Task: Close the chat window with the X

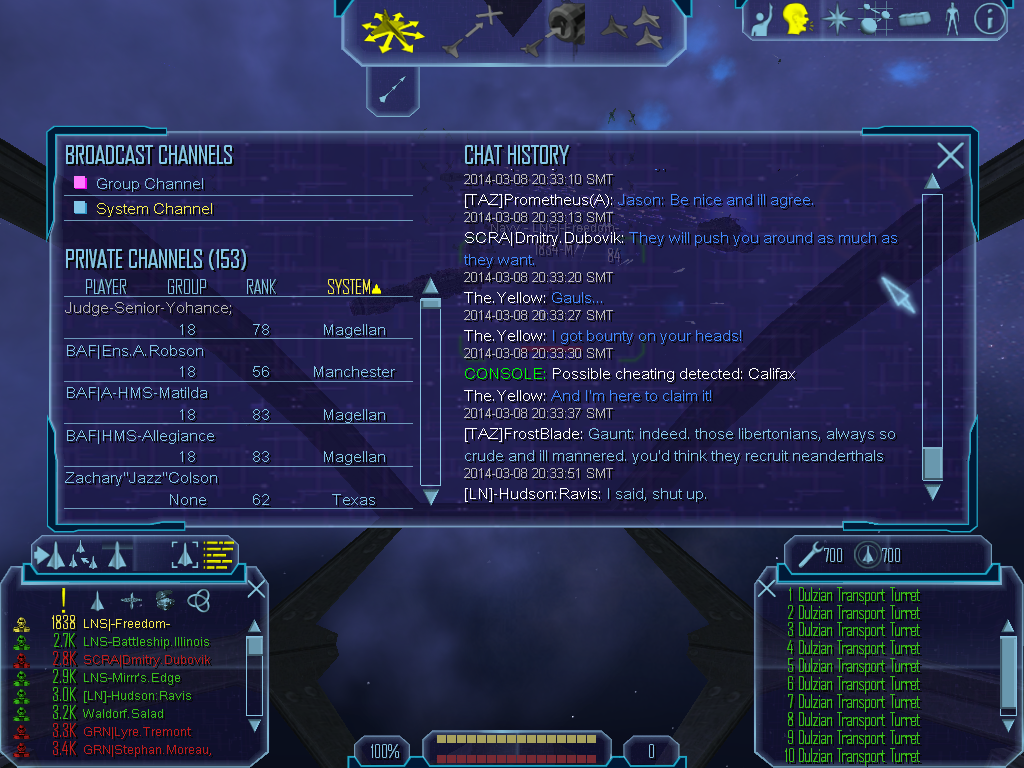Action: click(x=950, y=155)
